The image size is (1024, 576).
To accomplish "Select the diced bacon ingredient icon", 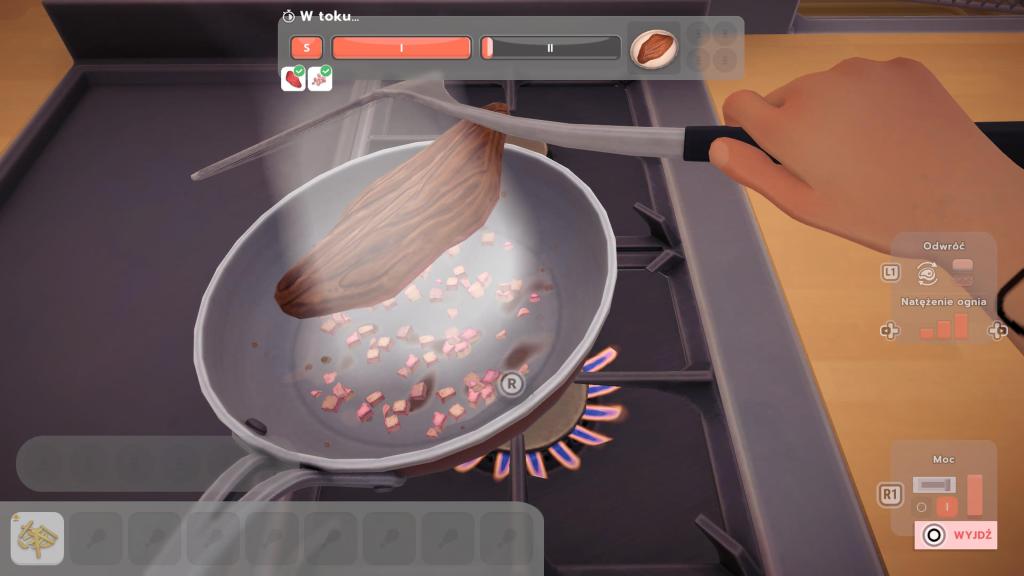I will 320,78.
